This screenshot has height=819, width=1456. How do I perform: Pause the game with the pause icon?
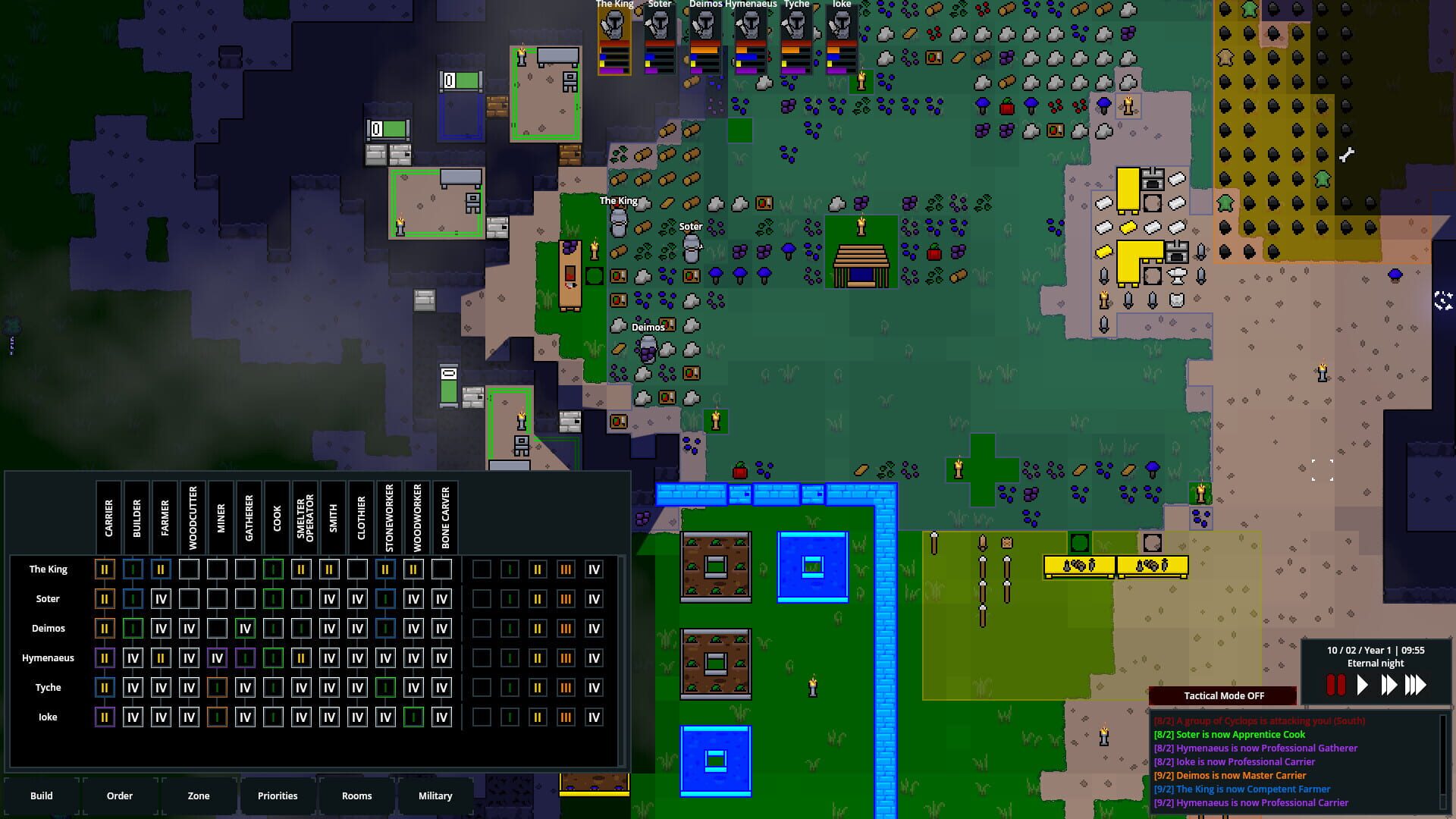click(x=1334, y=685)
